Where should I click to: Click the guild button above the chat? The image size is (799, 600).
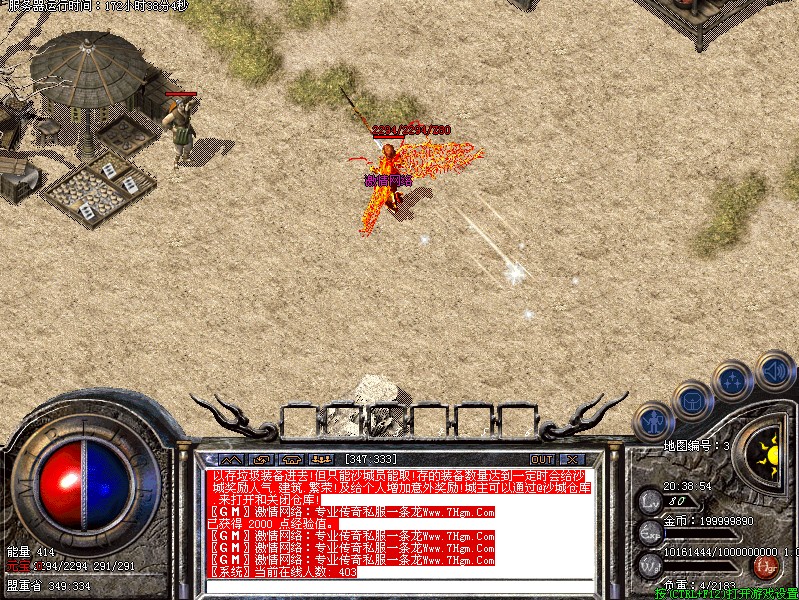click(290, 459)
